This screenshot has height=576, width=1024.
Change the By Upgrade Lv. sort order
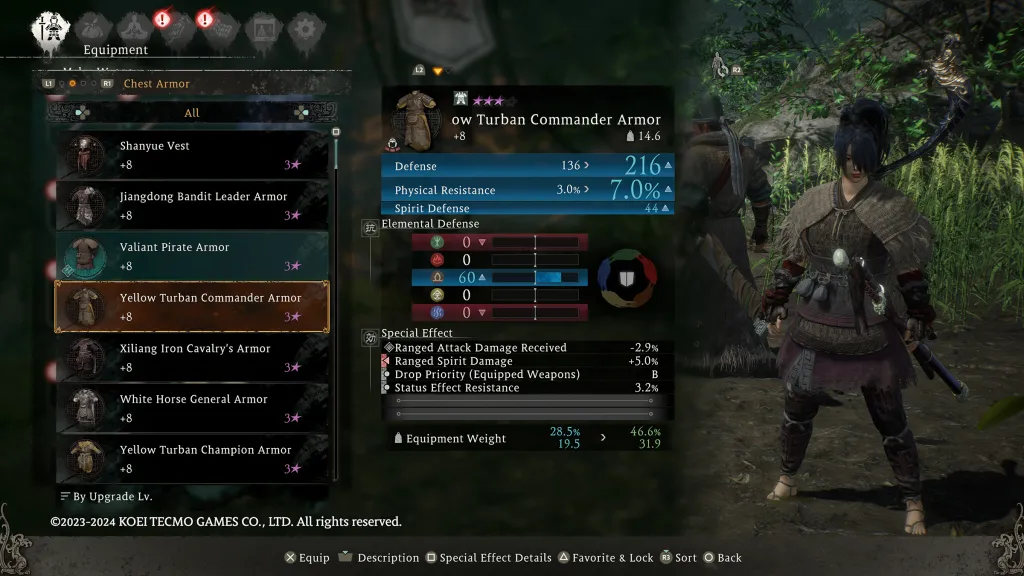pos(106,496)
